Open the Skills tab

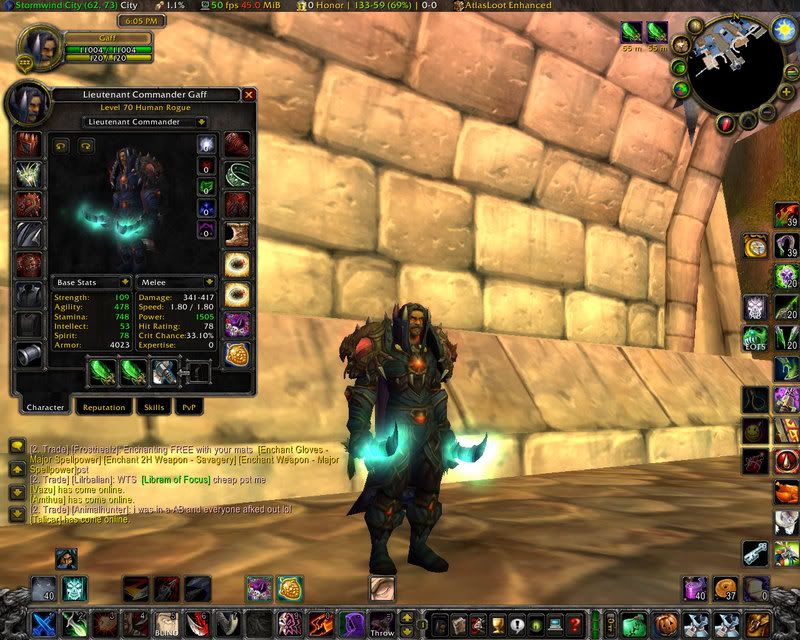pos(153,407)
